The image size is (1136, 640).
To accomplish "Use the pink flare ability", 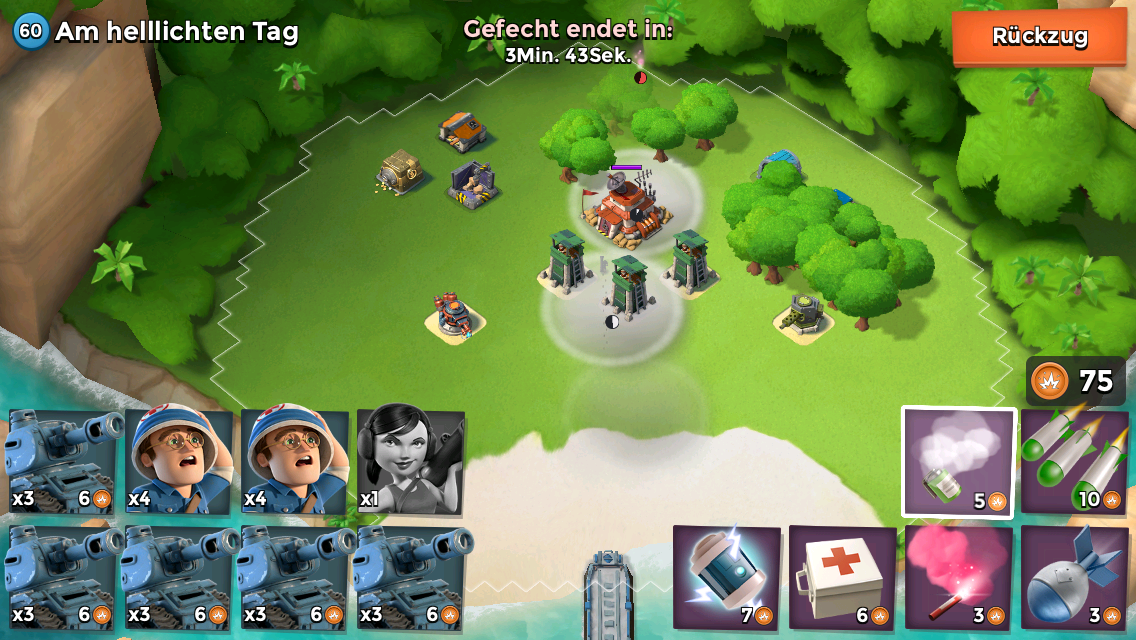I will 959,577.
